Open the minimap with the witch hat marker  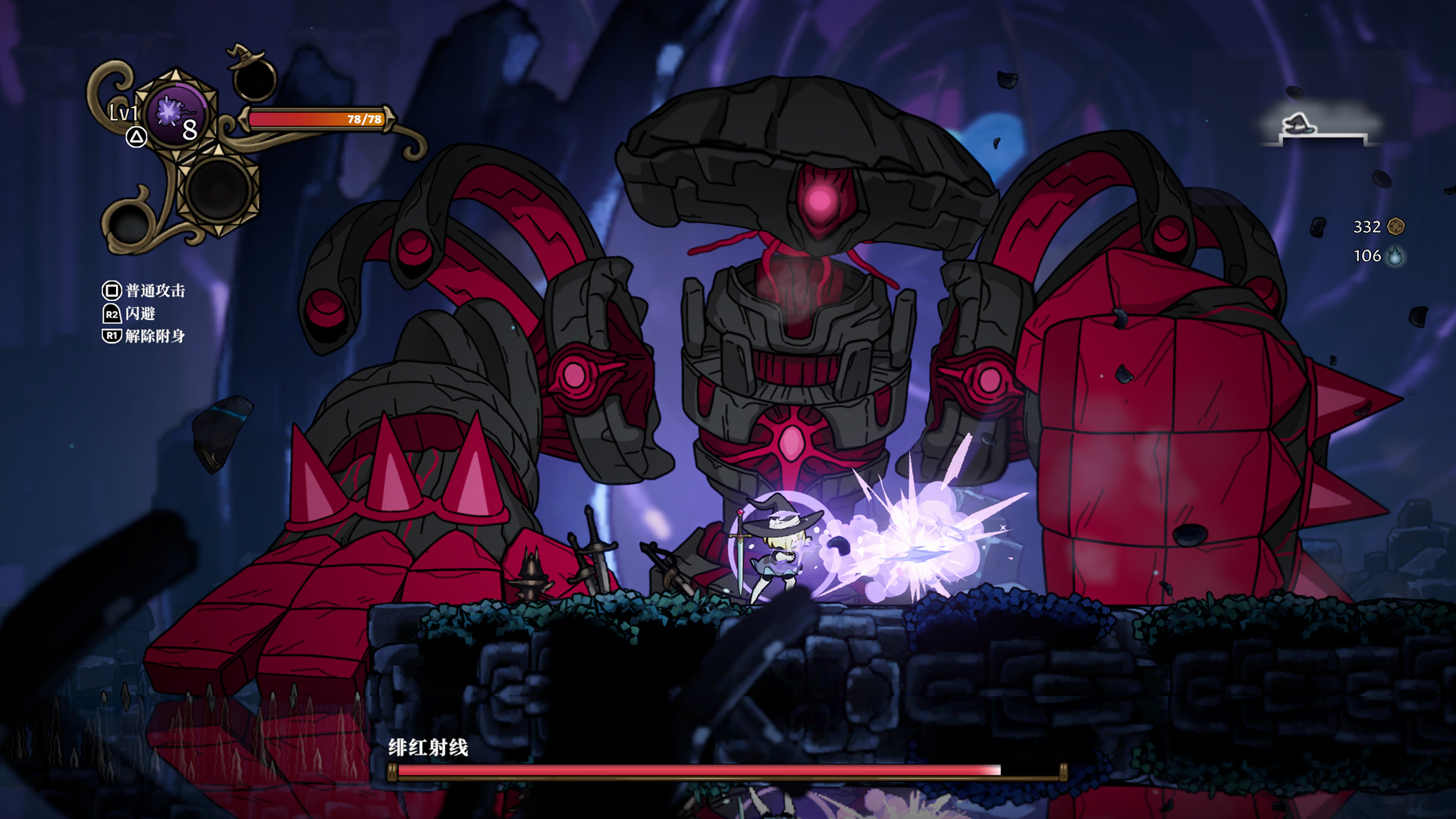1319,126
